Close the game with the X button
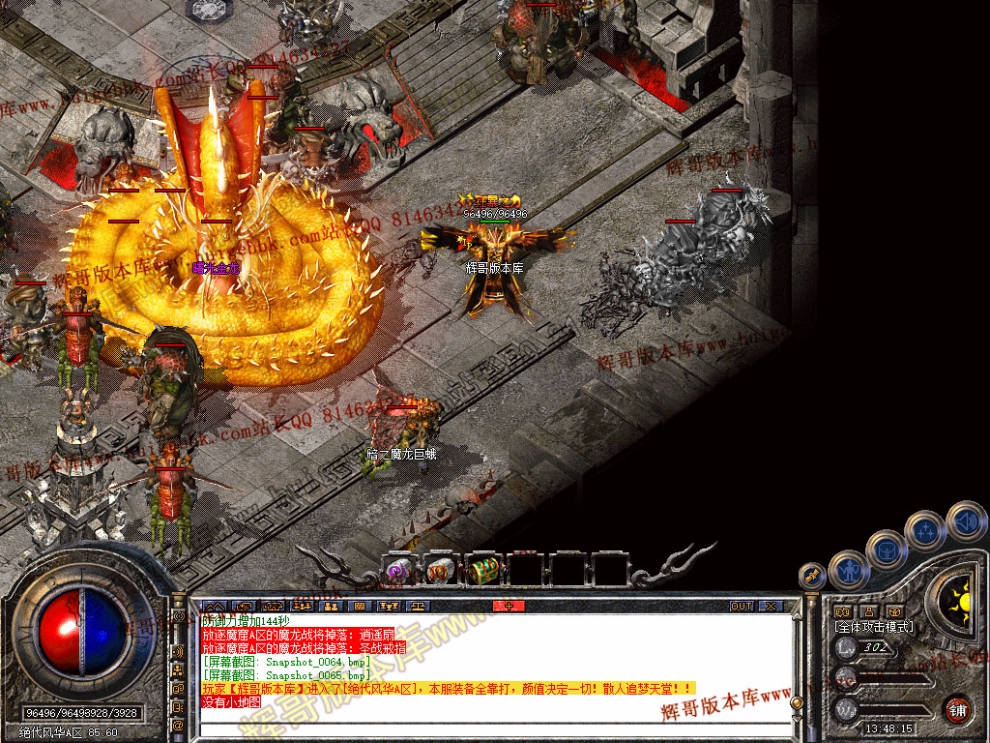This screenshot has height=743, width=990. pos(771,606)
